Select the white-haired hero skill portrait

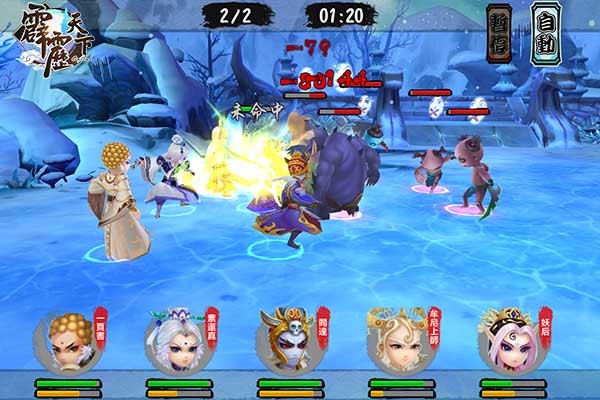(179, 341)
